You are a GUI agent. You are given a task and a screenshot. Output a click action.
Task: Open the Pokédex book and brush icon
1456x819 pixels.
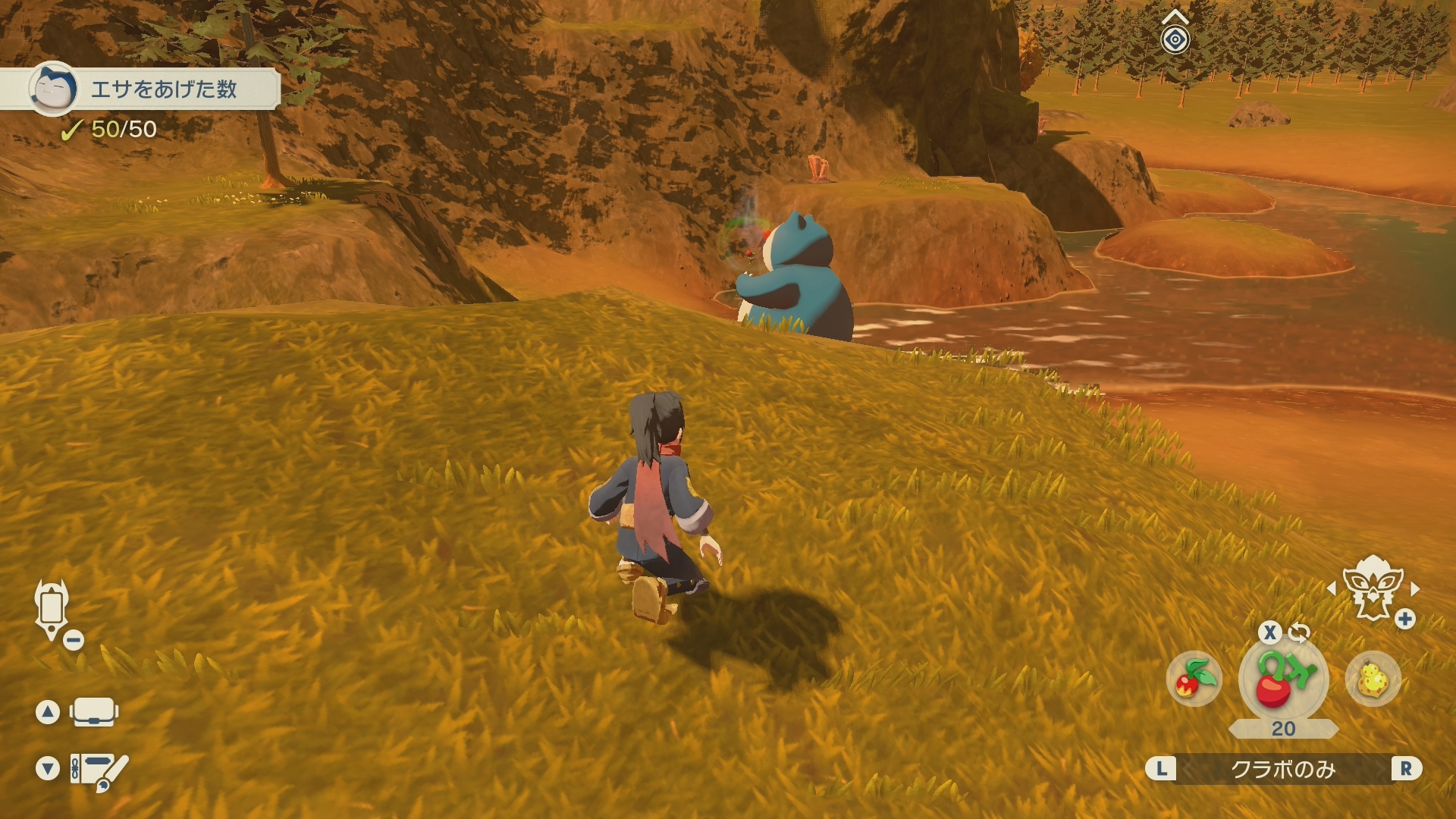(99, 770)
